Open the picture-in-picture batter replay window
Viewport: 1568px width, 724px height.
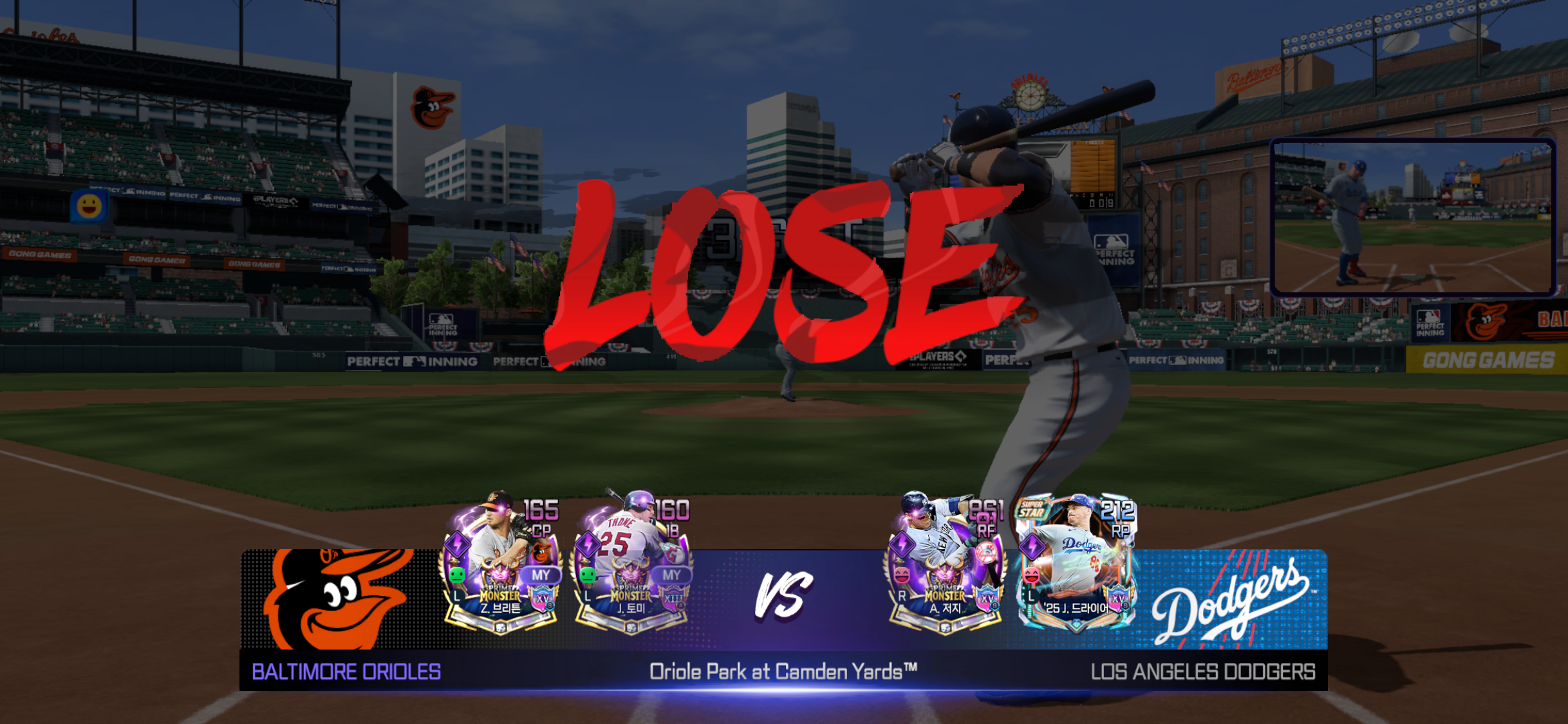click(1414, 217)
